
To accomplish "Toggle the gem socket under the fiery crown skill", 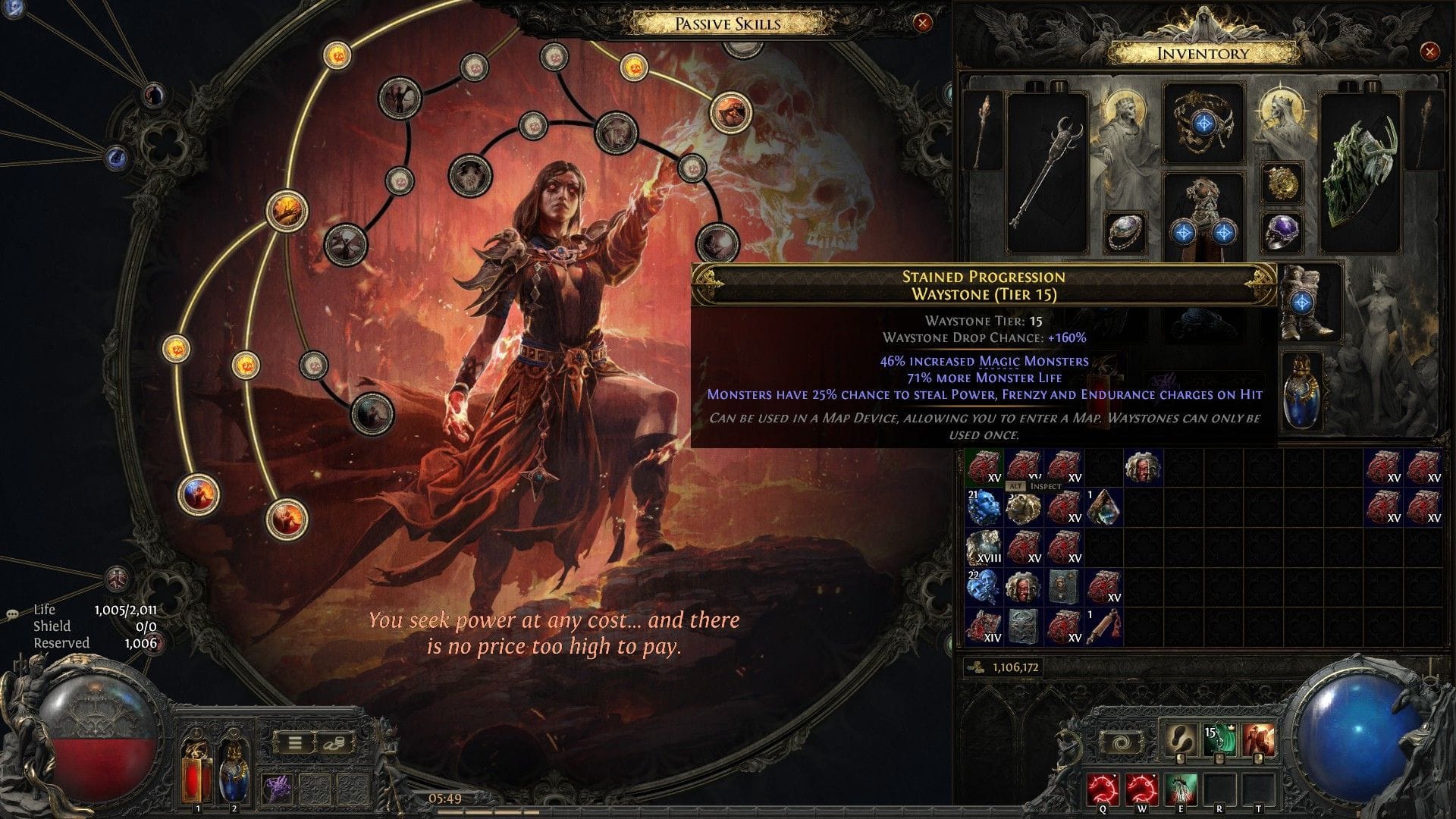I will coord(1259,758).
